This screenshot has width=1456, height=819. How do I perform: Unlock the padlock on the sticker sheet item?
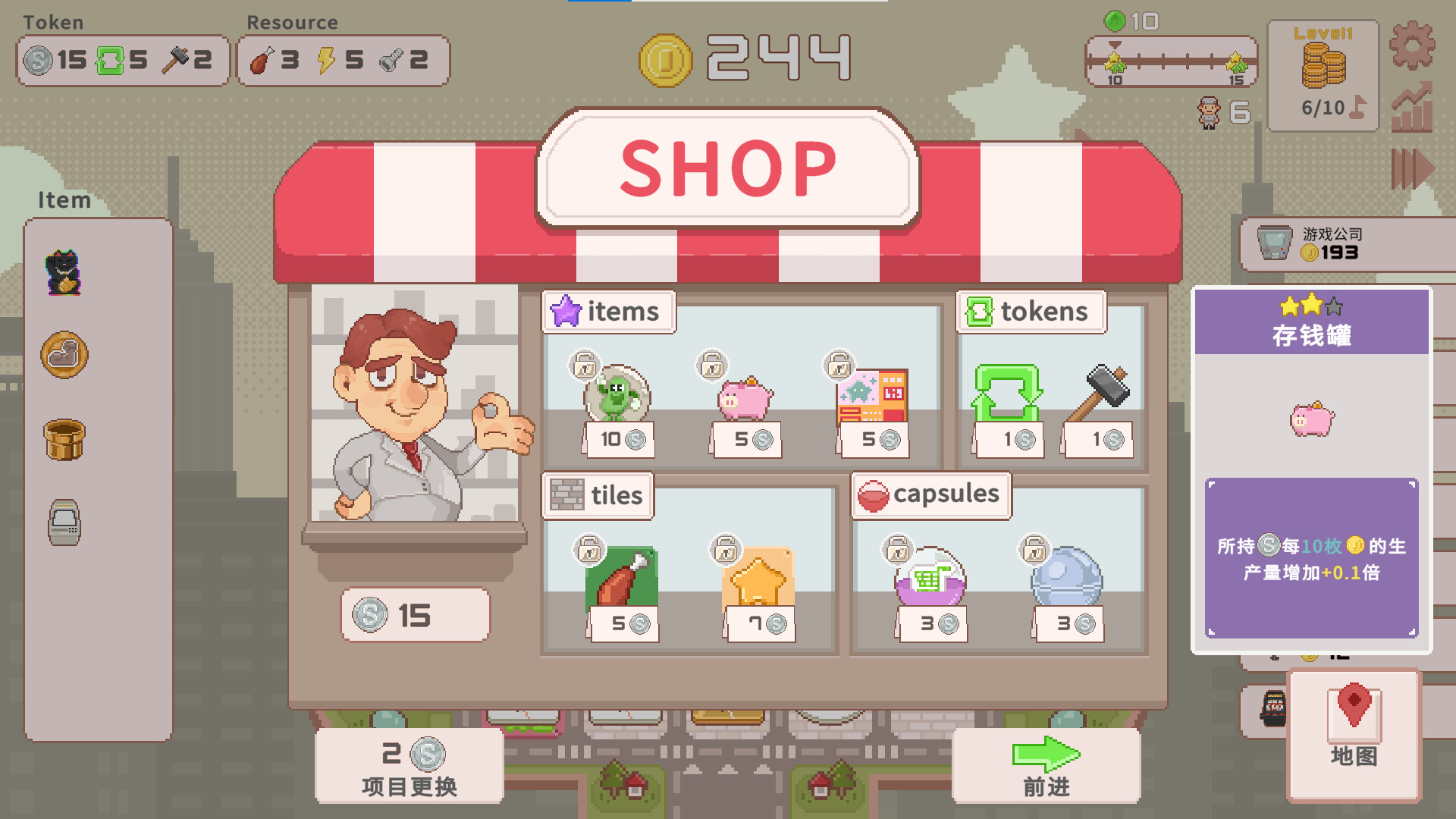tap(838, 365)
